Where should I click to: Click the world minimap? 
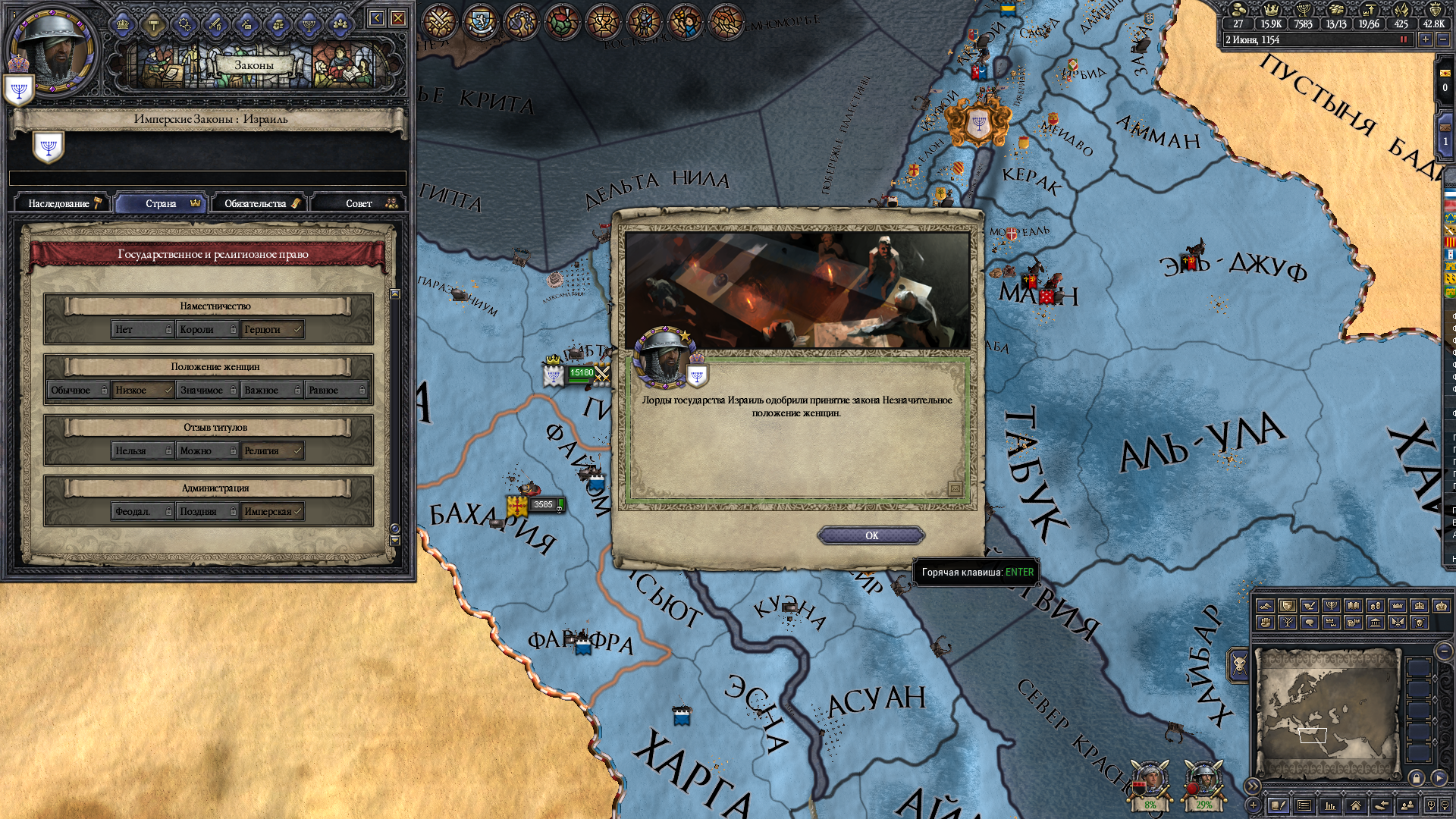point(1326,713)
